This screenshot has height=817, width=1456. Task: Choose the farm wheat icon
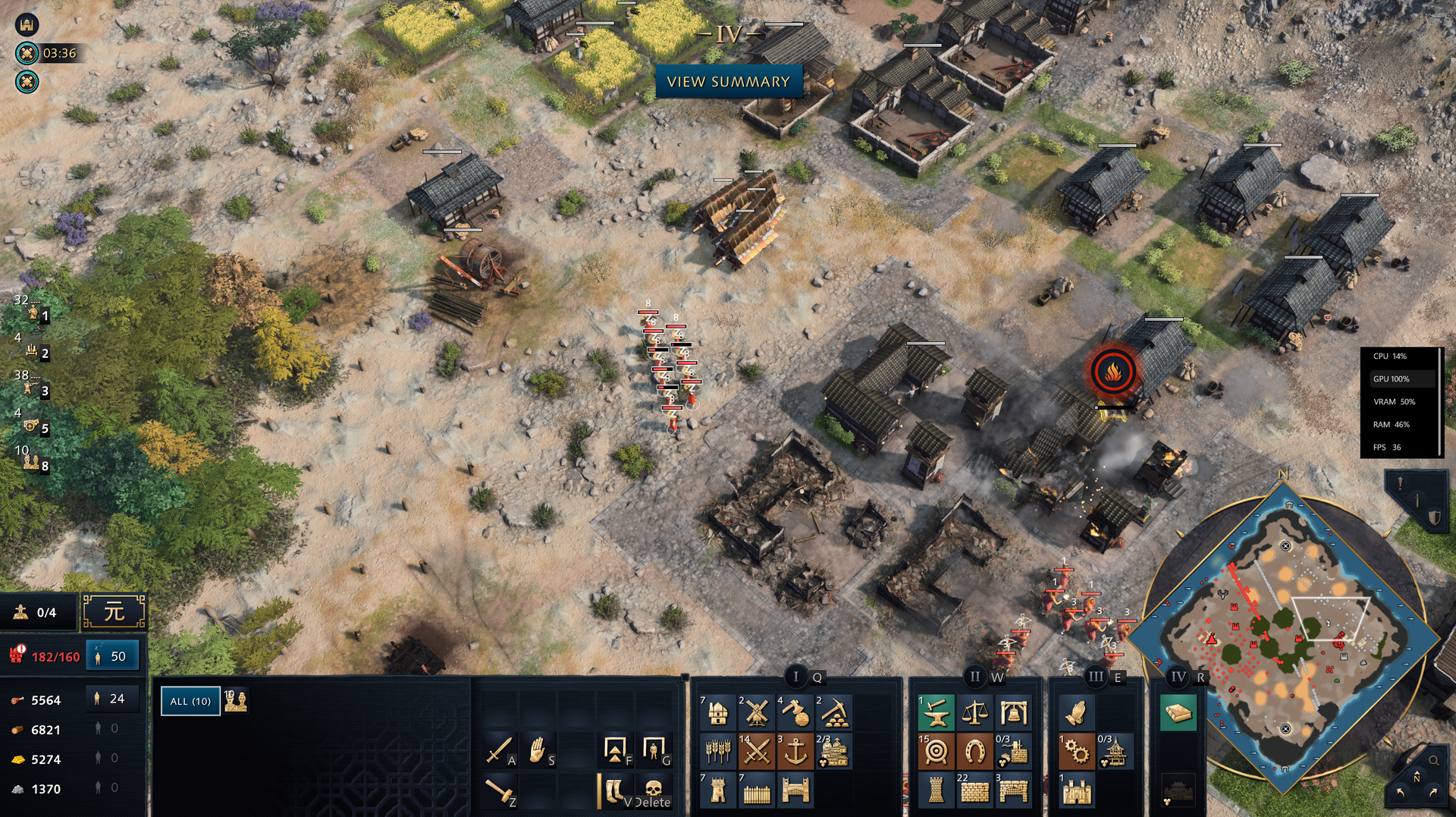717,752
